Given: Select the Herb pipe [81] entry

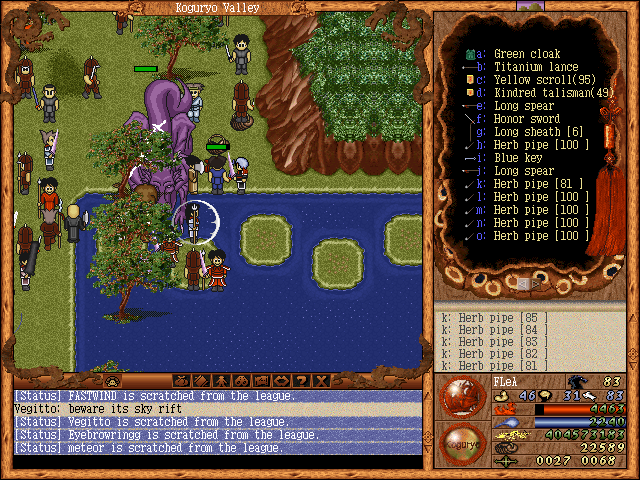Looking at the screenshot, I should coord(540,184).
